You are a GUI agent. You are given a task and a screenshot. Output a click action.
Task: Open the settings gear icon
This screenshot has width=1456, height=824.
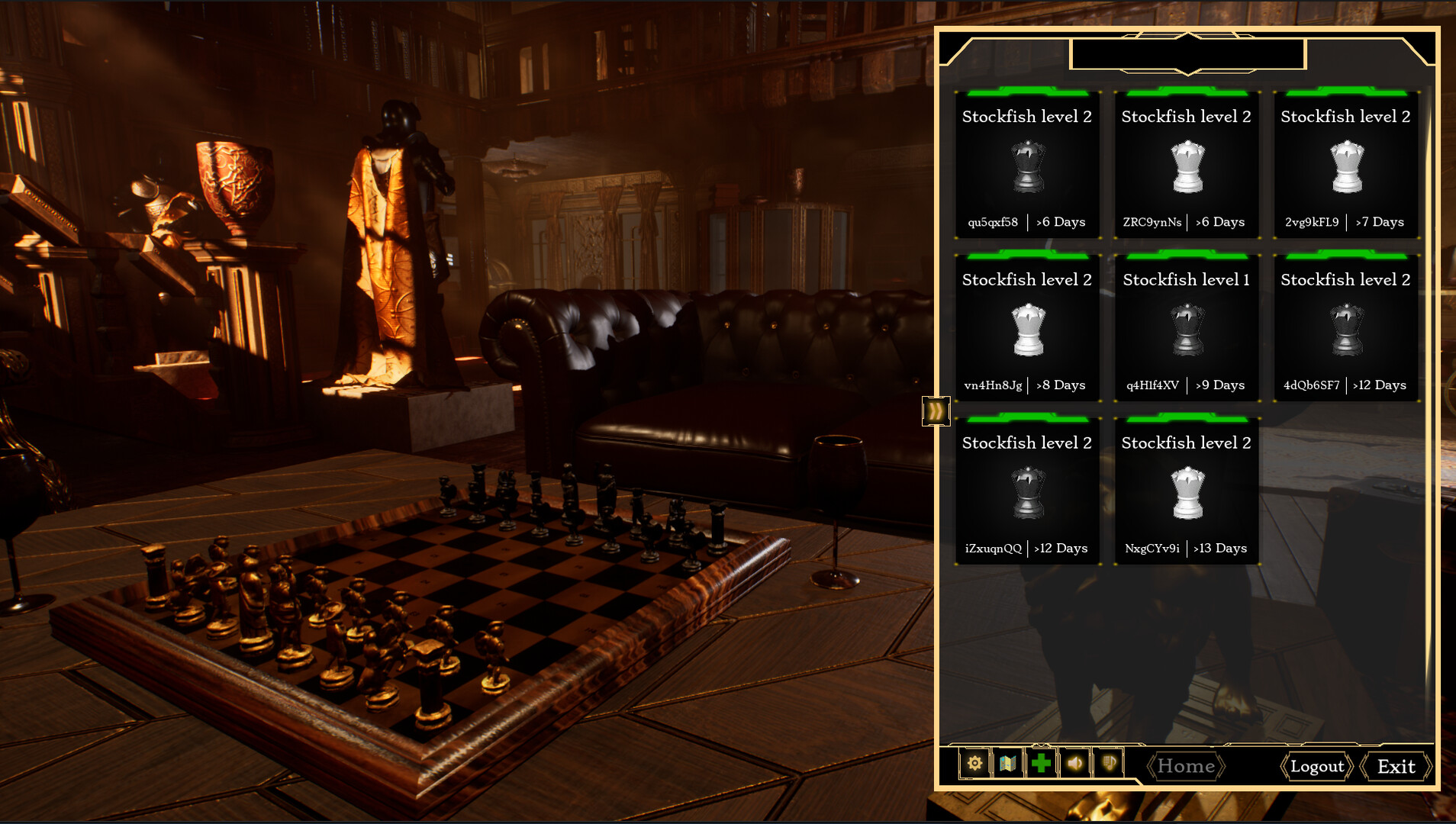pyautogui.click(x=974, y=763)
